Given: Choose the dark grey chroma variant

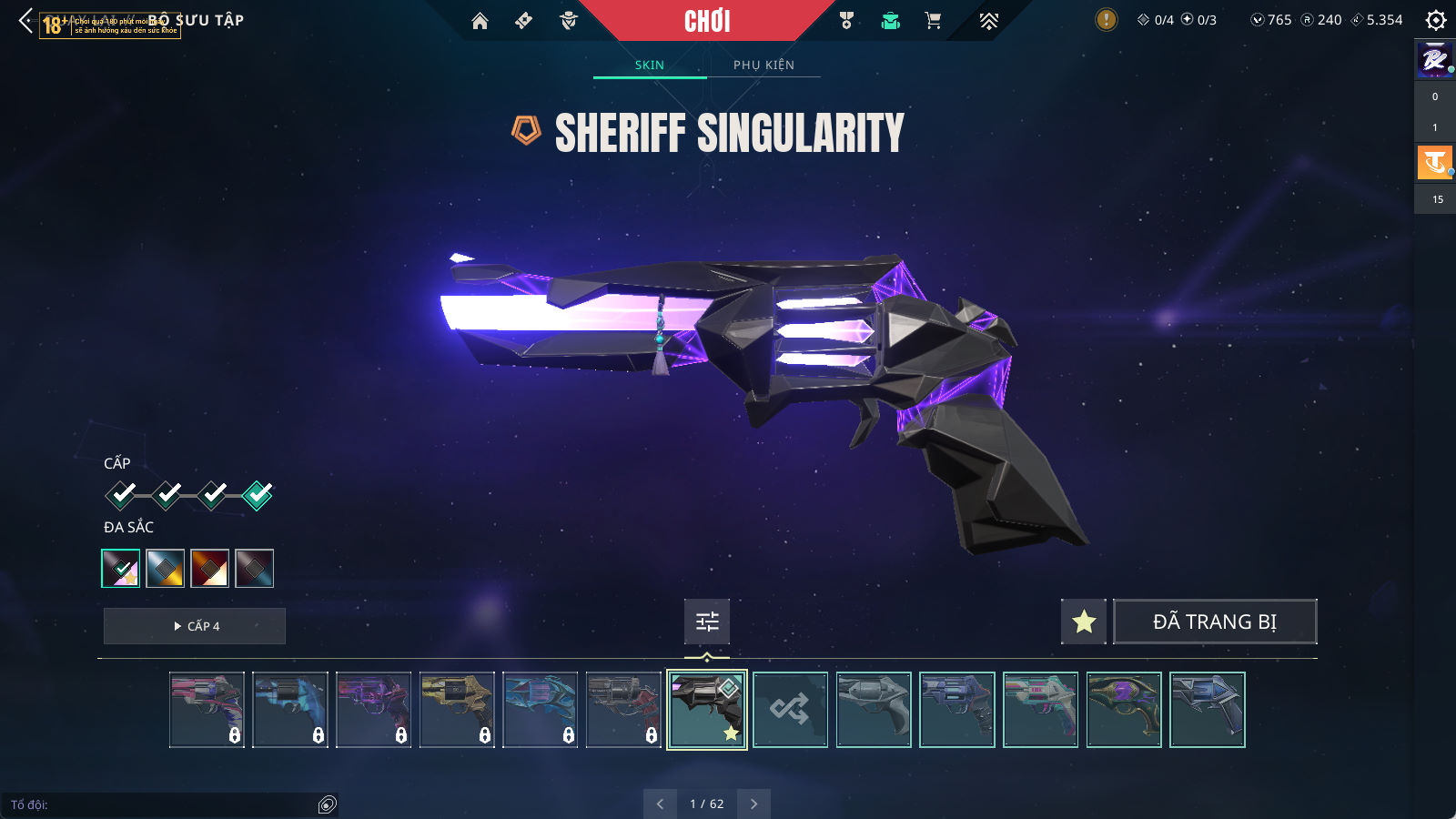Looking at the screenshot, I should (x=254, y=569).
